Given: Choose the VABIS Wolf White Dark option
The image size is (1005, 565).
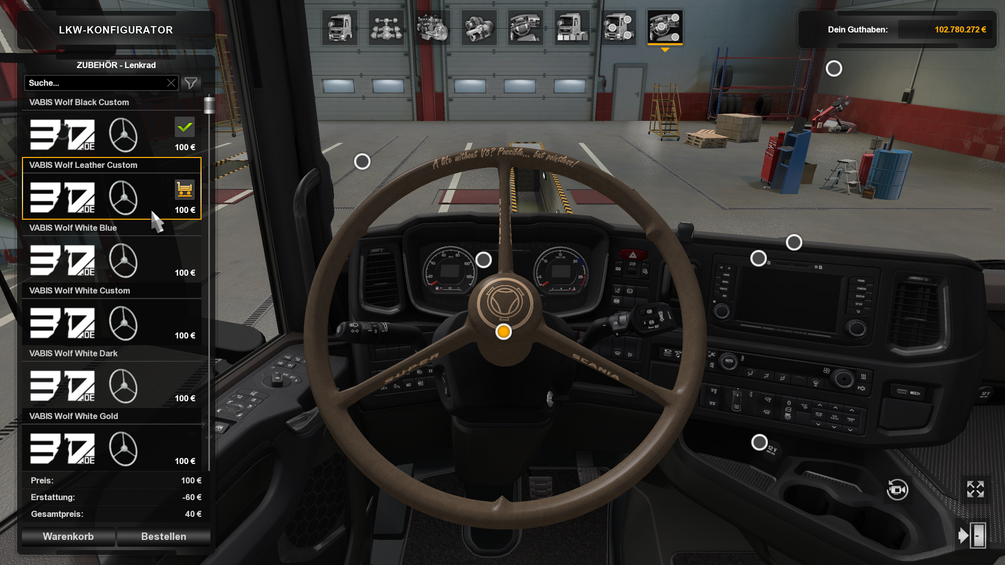Looking at the screenshot, I should (x=110, y=386).
